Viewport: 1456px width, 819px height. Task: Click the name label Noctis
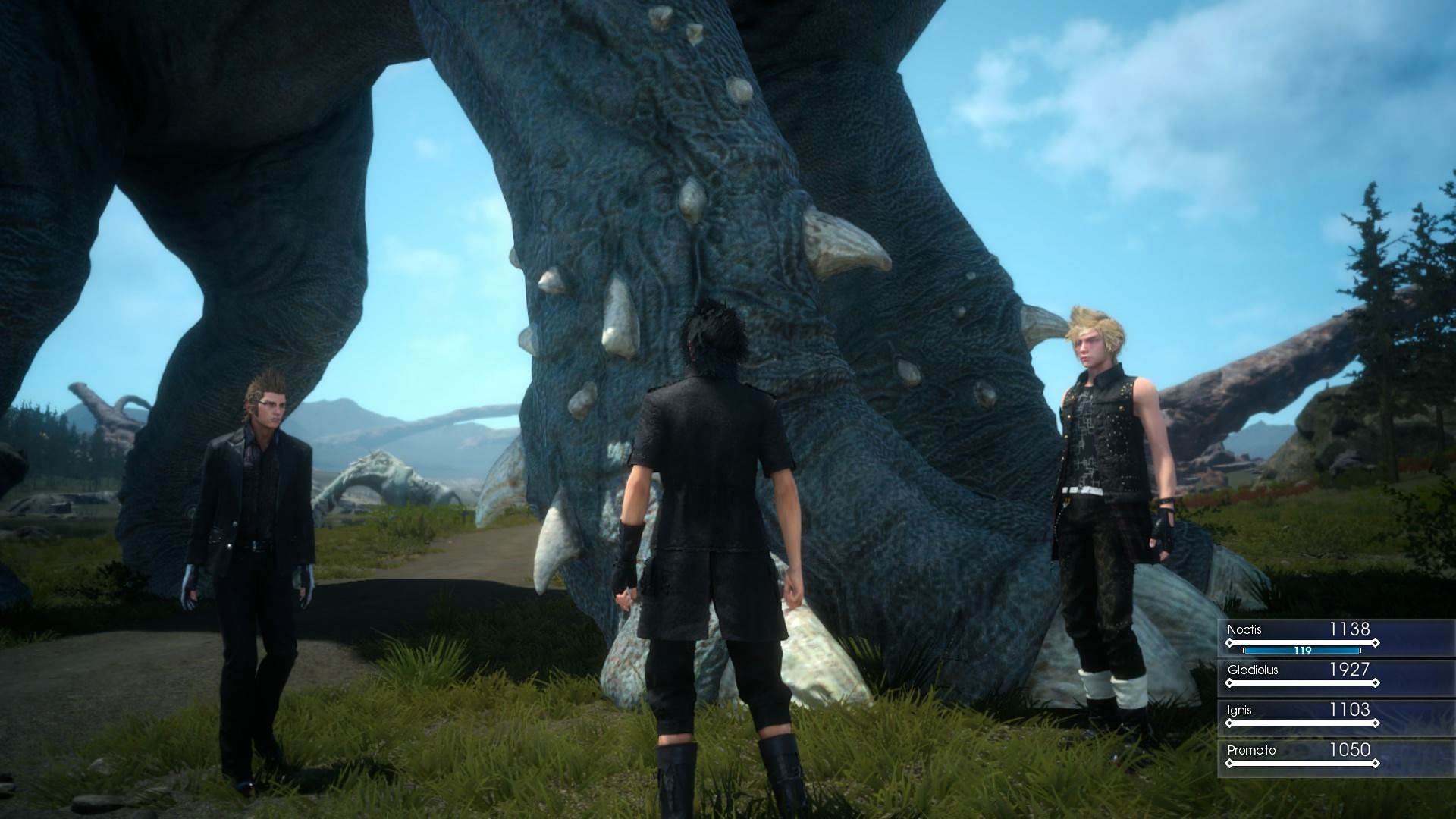point(1244,628)
